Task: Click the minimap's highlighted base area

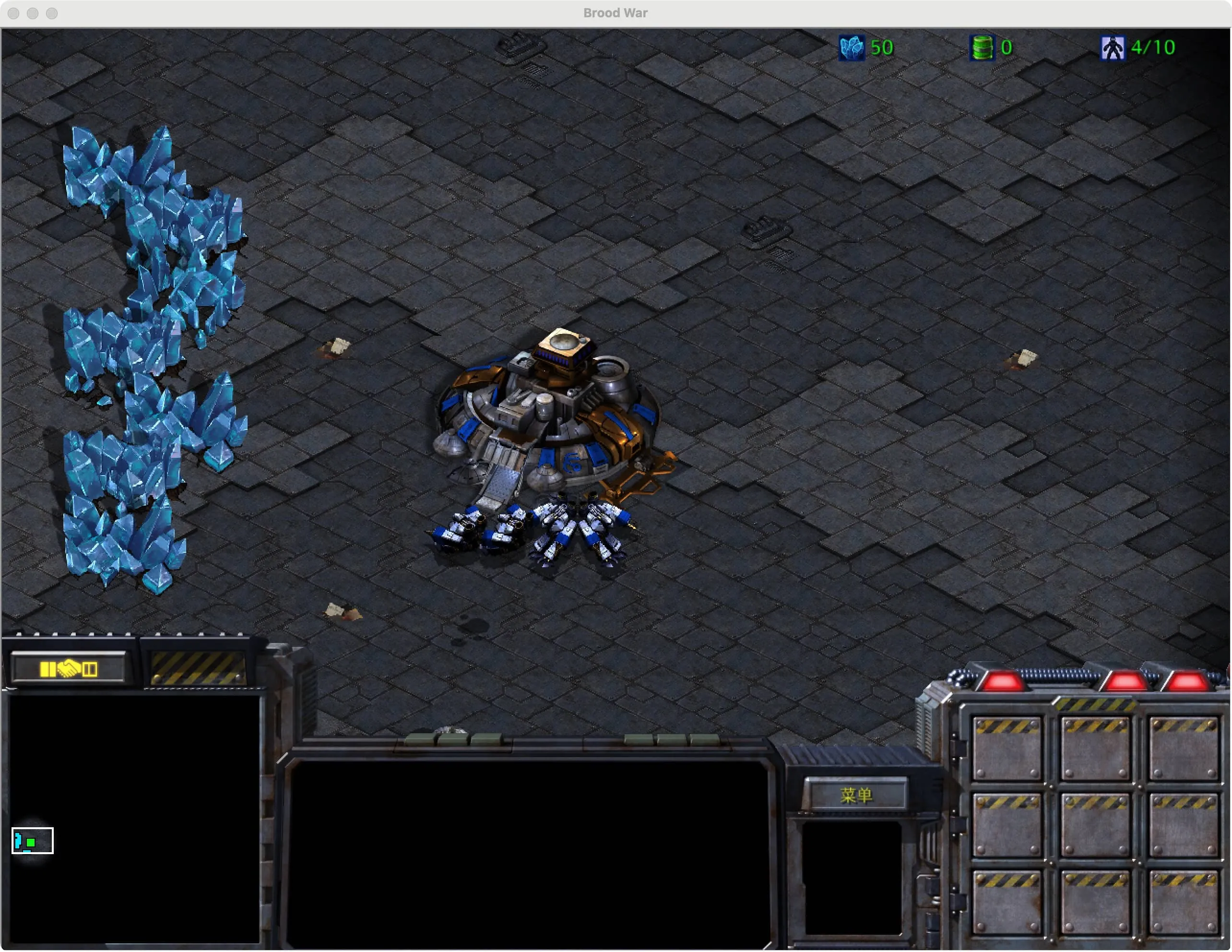Action: pyautogui.click(x=32, y=841)
